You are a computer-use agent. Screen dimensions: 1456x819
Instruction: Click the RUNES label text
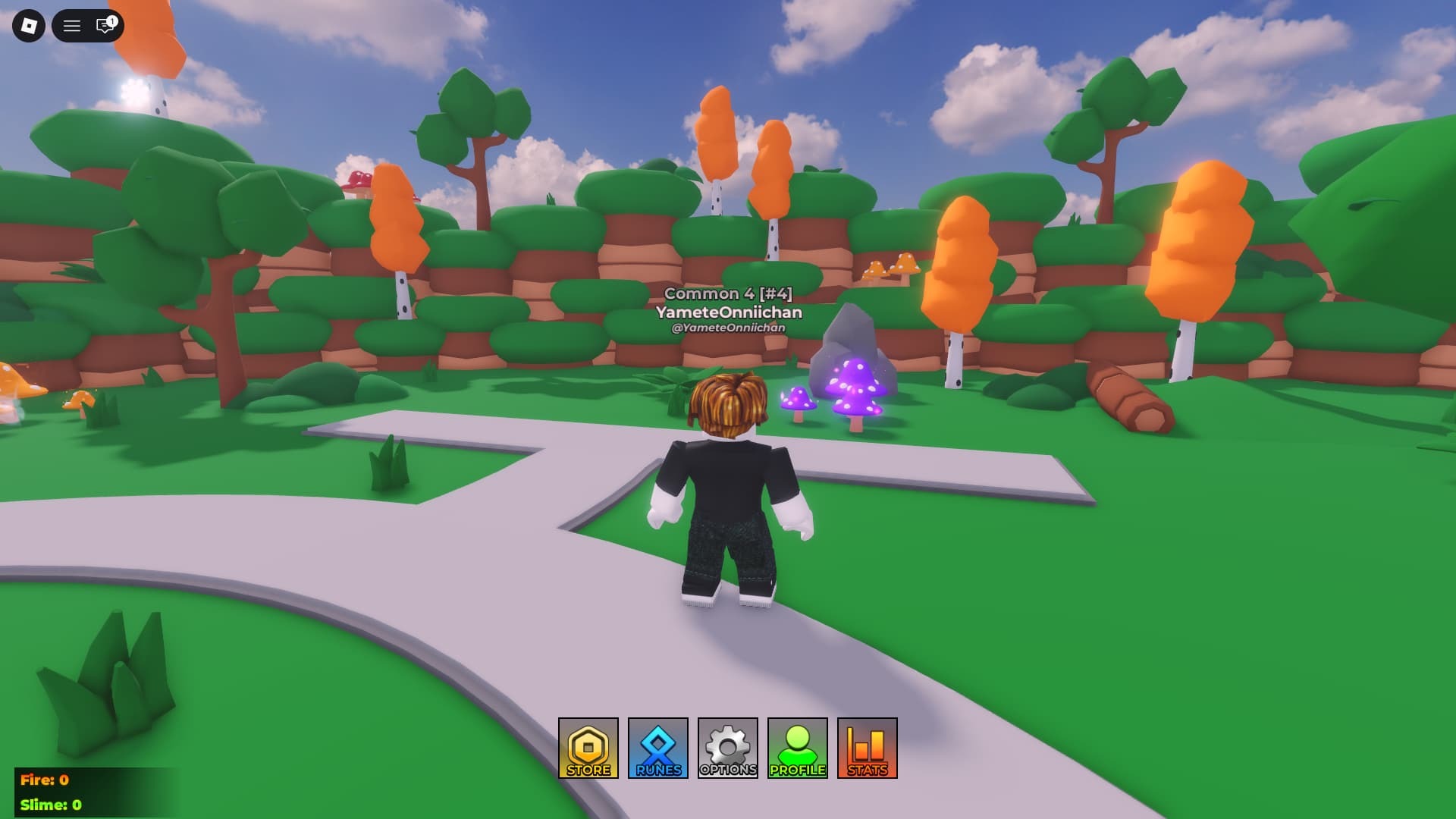[657, 771]
